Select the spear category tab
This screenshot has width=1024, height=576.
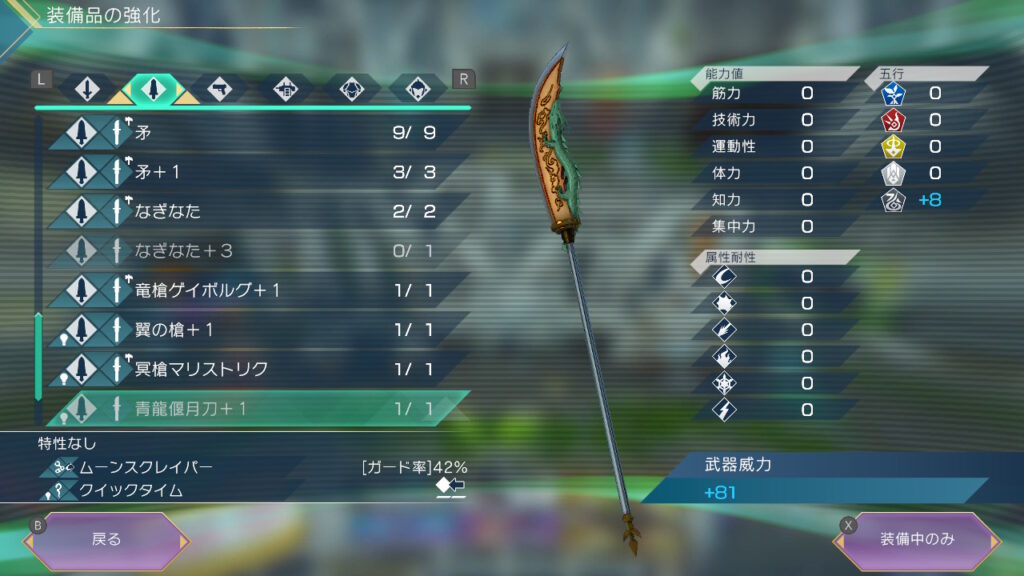(x=153, y=89)
